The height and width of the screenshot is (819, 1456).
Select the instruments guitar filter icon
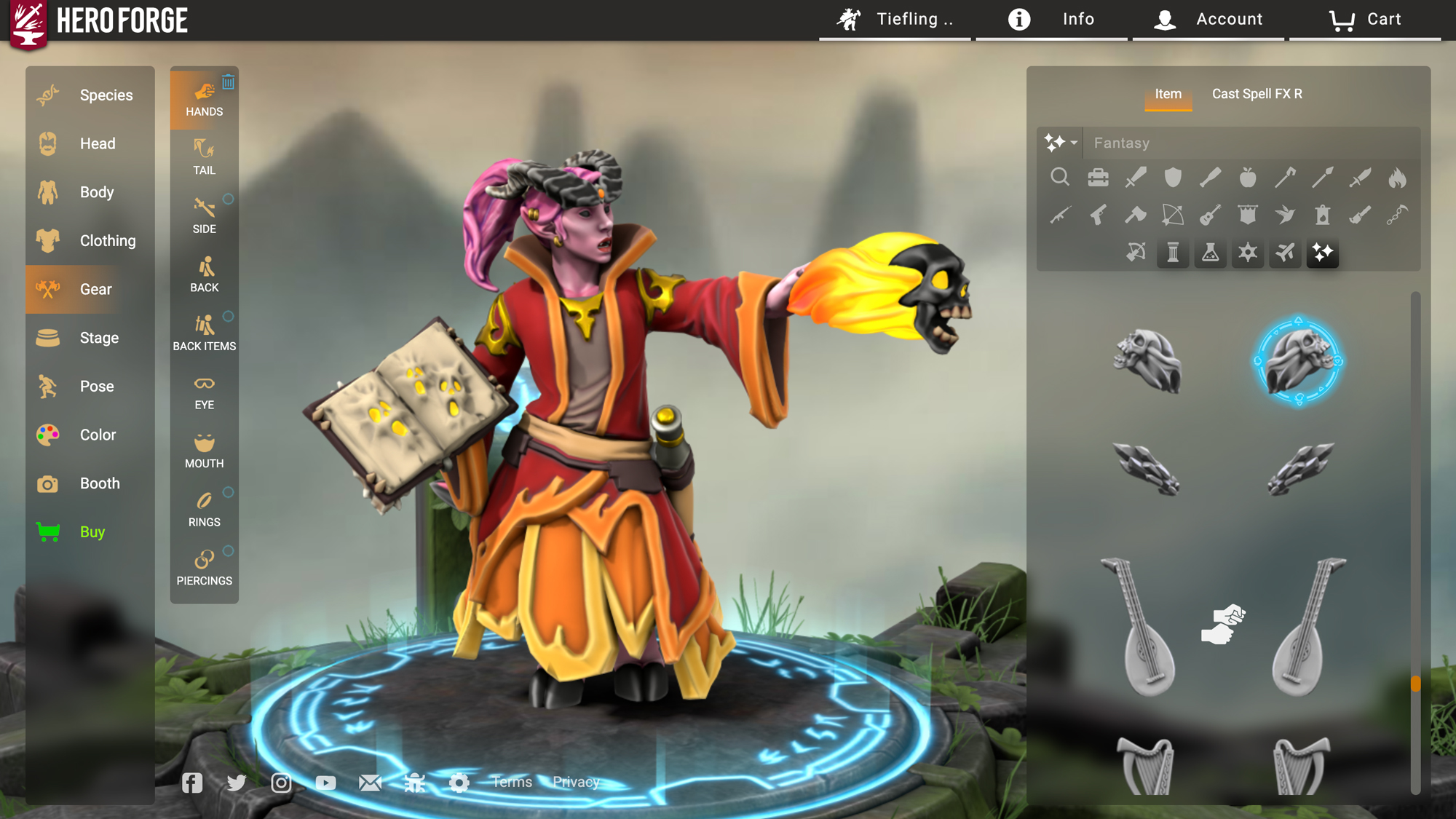click(x=1211, y=215)
